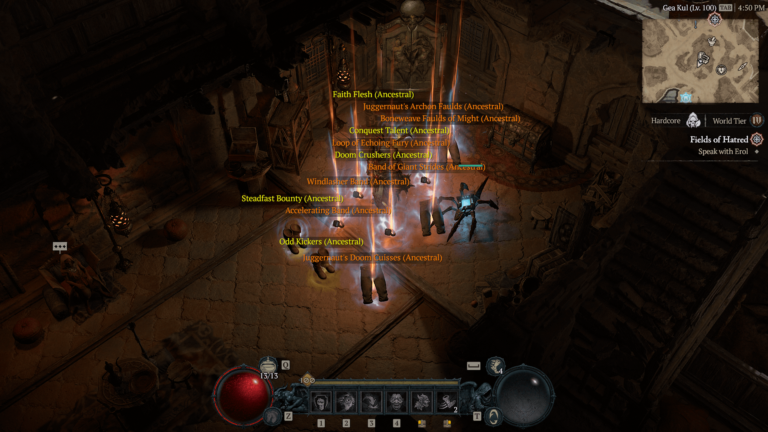Pick up the Steadfast Bounty loot label
768x432 pixels.
[287, 198]
